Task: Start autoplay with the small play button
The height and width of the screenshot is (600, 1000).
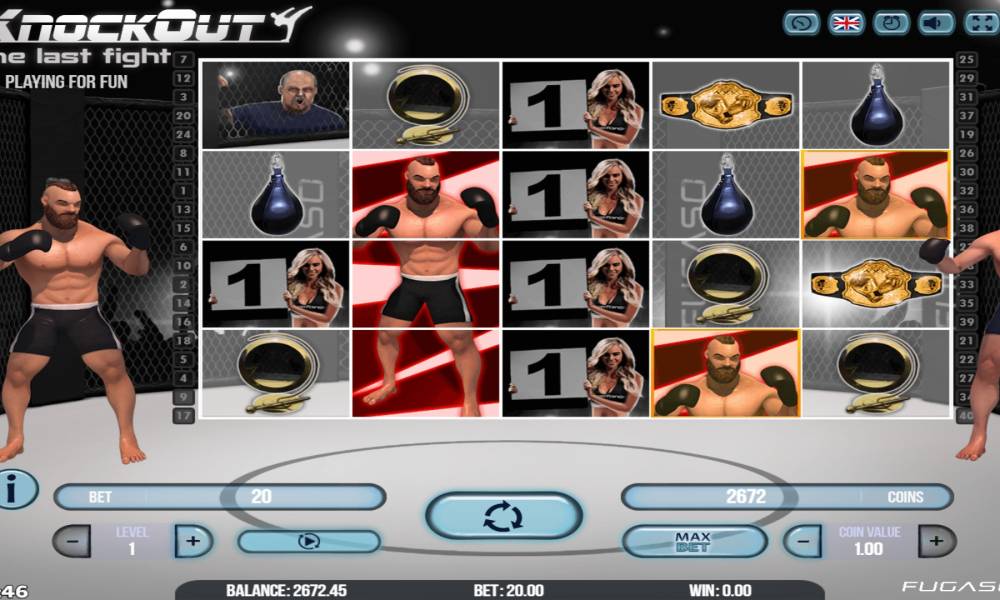Action: click(308, 541)
